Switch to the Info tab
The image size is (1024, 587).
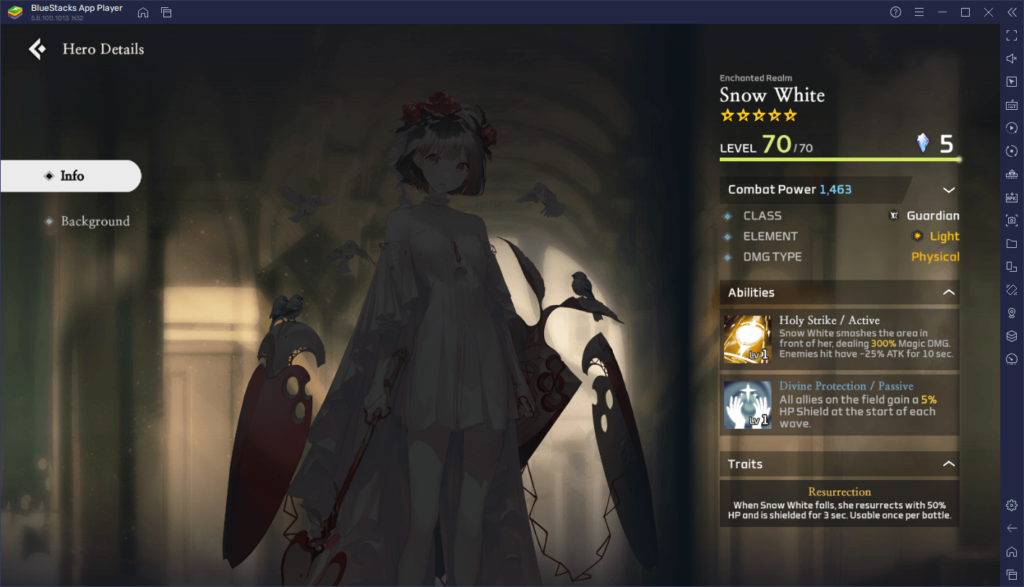coord(71,176)
